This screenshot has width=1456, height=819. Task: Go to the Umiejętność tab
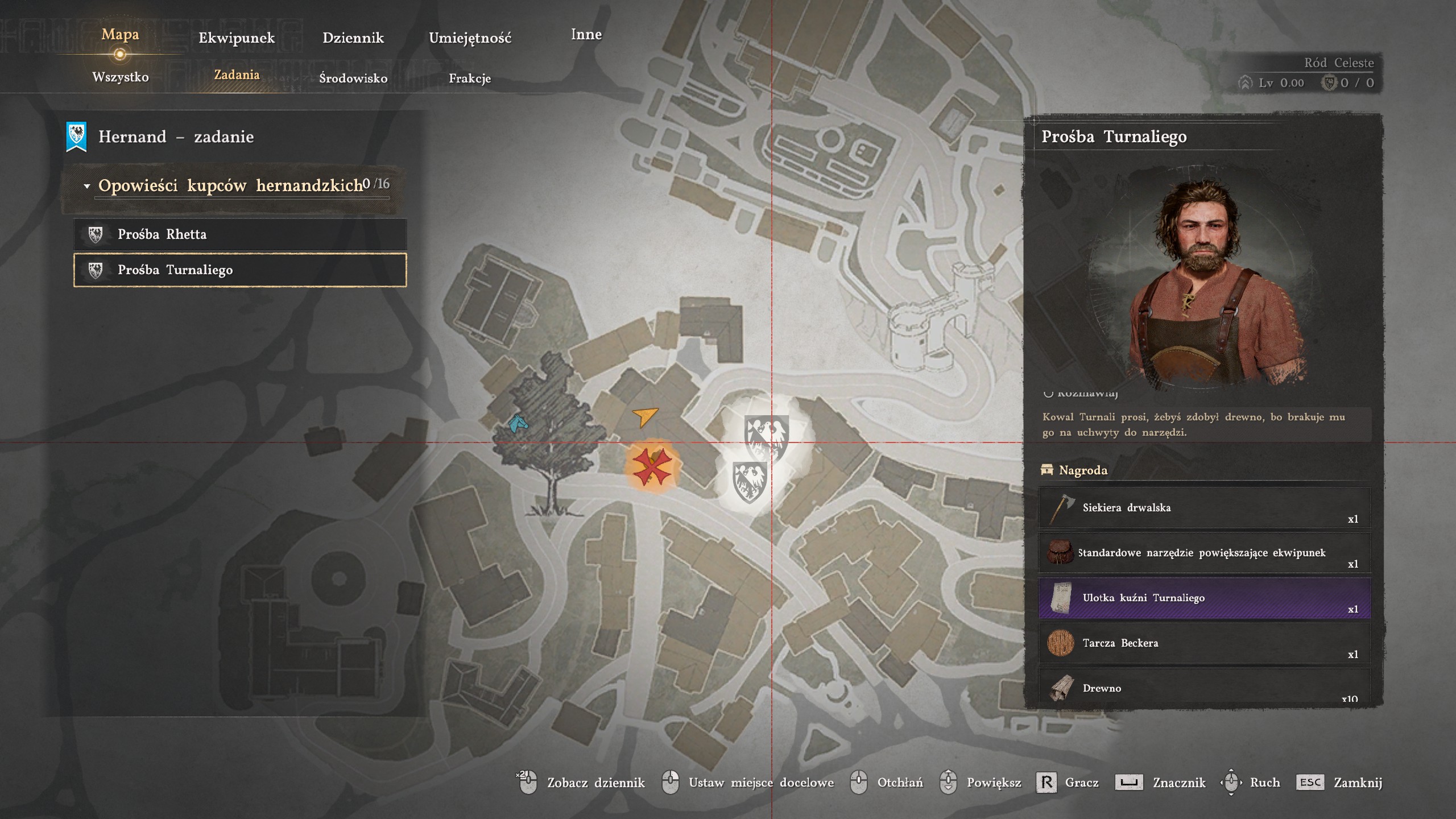coord(470,38)
